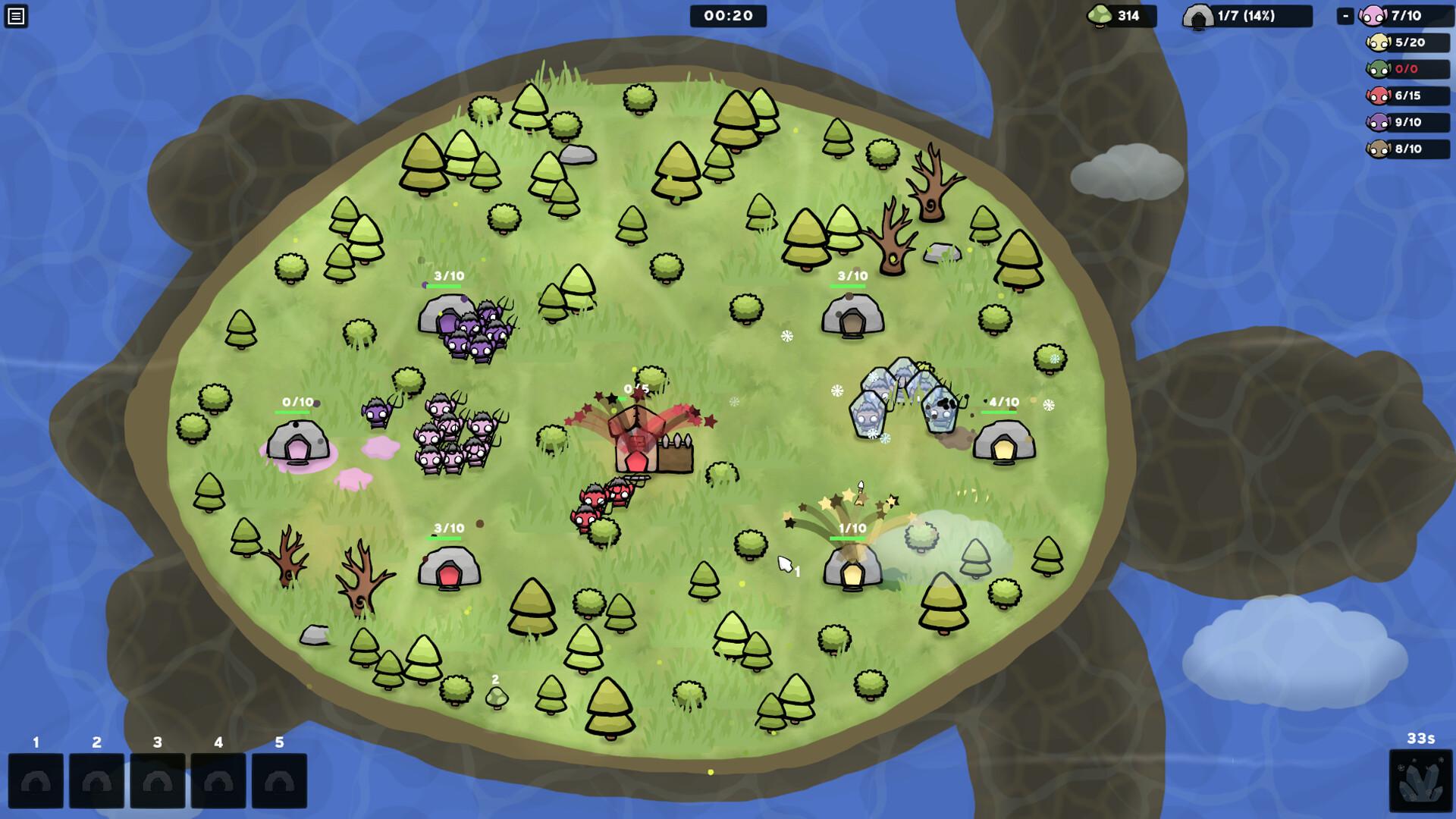Select hotbar slot 3
The width and height of the screenshot is (1456, 819).
(158, 780)
